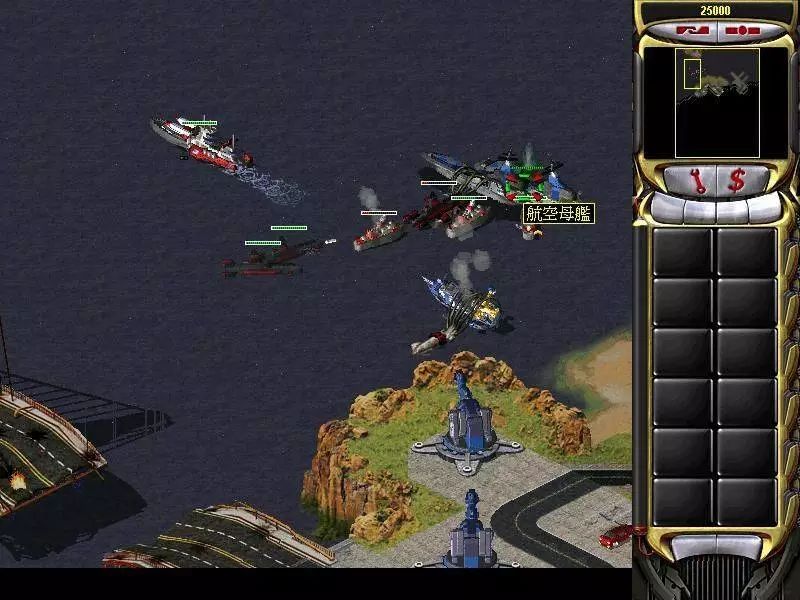Select the aircraft carrier labeled 航空母艦
This screenshot has width=800, height=600.
(x=500, y=178)
